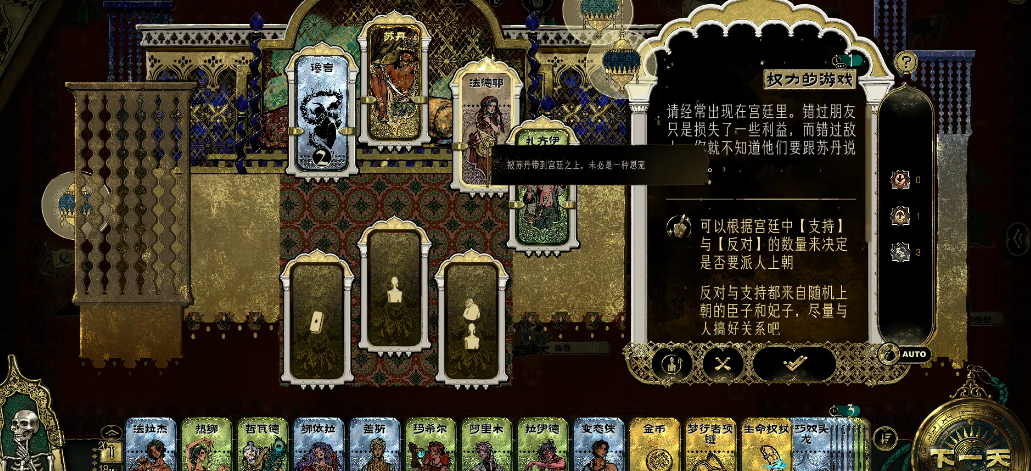1031x471 pixels.
Task: Pick the 金币 gold coin card
Action: (655, 445)
